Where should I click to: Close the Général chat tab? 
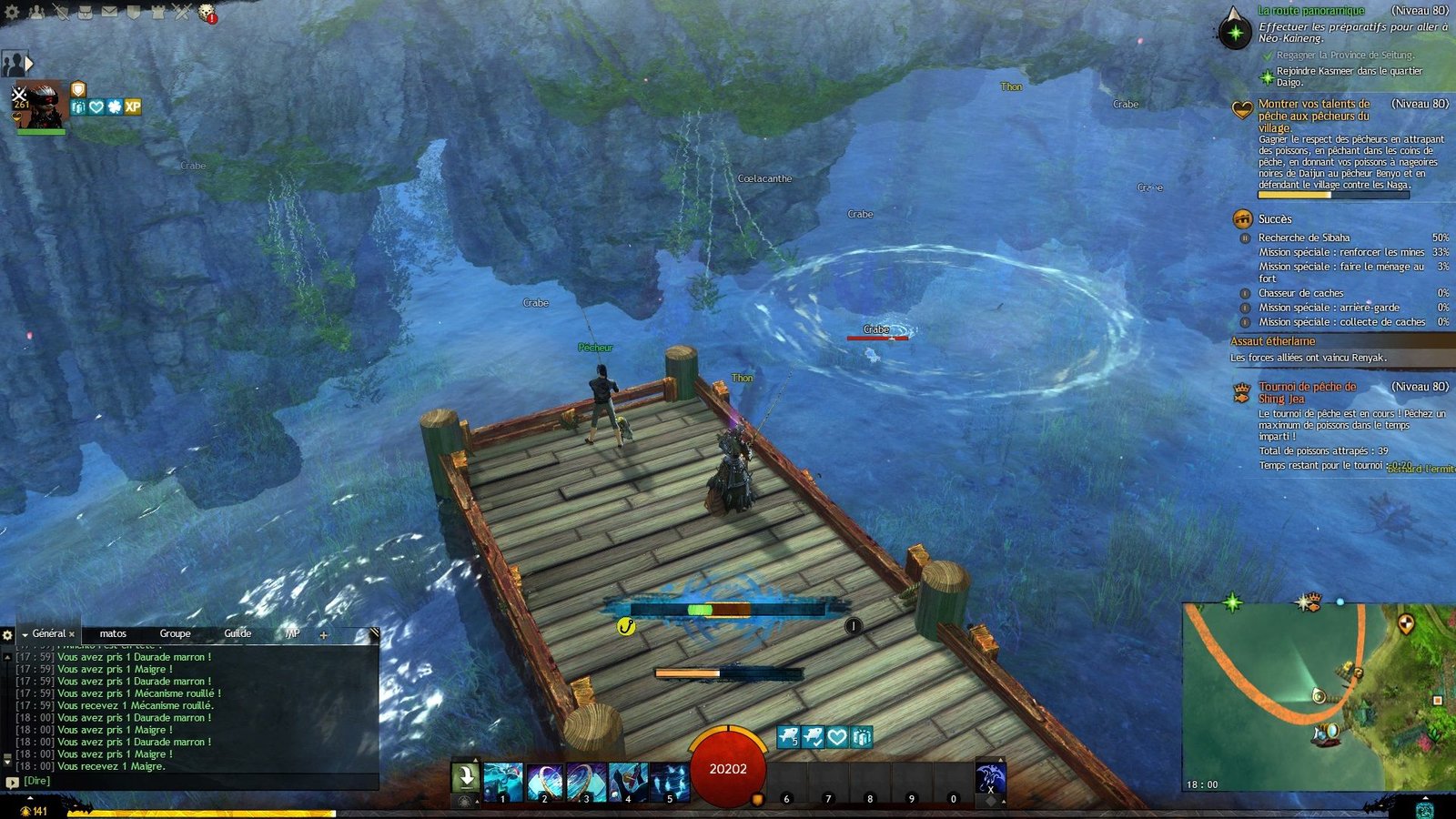pos(72,634)
